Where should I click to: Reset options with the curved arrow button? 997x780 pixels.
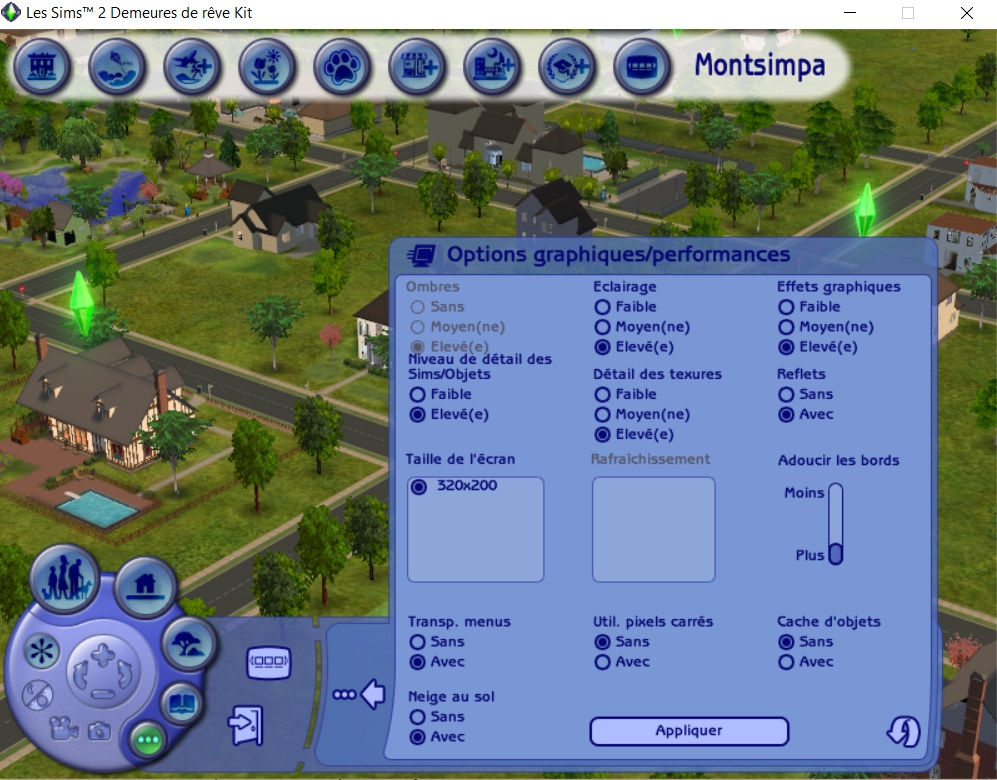click(x=903, y=732)
